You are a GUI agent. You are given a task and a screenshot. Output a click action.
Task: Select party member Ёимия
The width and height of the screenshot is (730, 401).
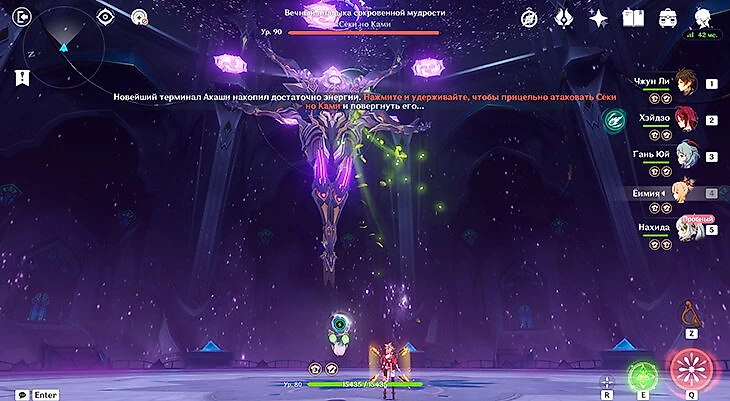click(x=686, y=192)
